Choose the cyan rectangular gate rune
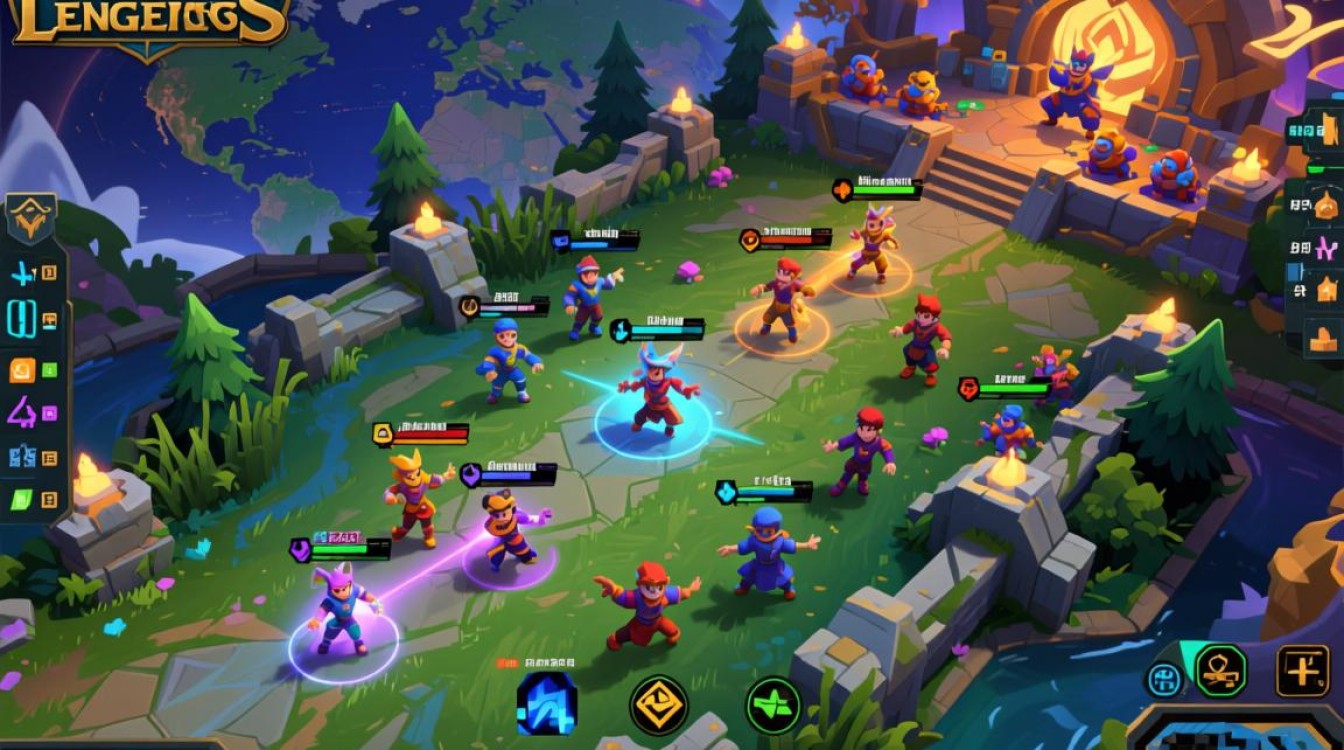This screenshot has height=750, width=1344. click(22, 319)
